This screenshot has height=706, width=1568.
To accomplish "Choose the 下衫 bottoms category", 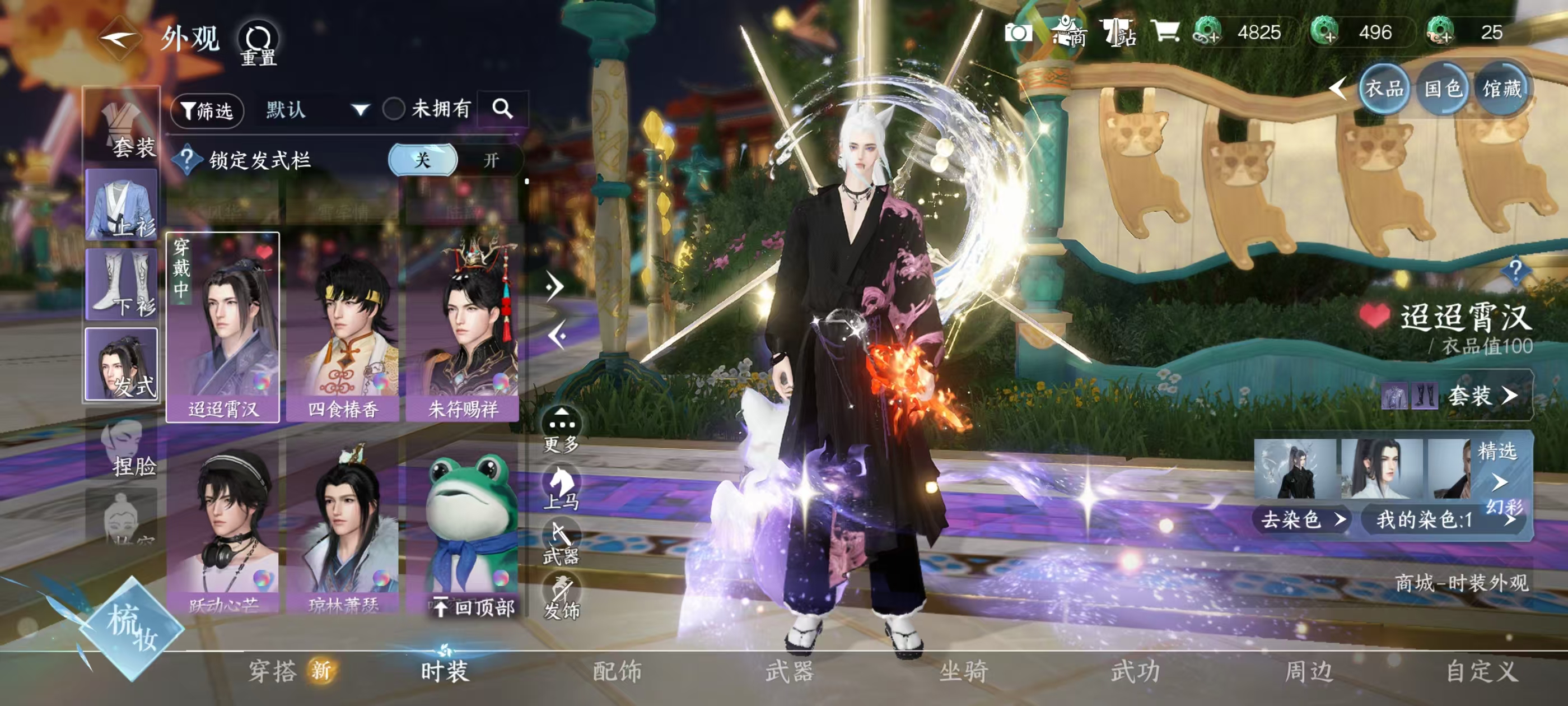I will point(122,284).
